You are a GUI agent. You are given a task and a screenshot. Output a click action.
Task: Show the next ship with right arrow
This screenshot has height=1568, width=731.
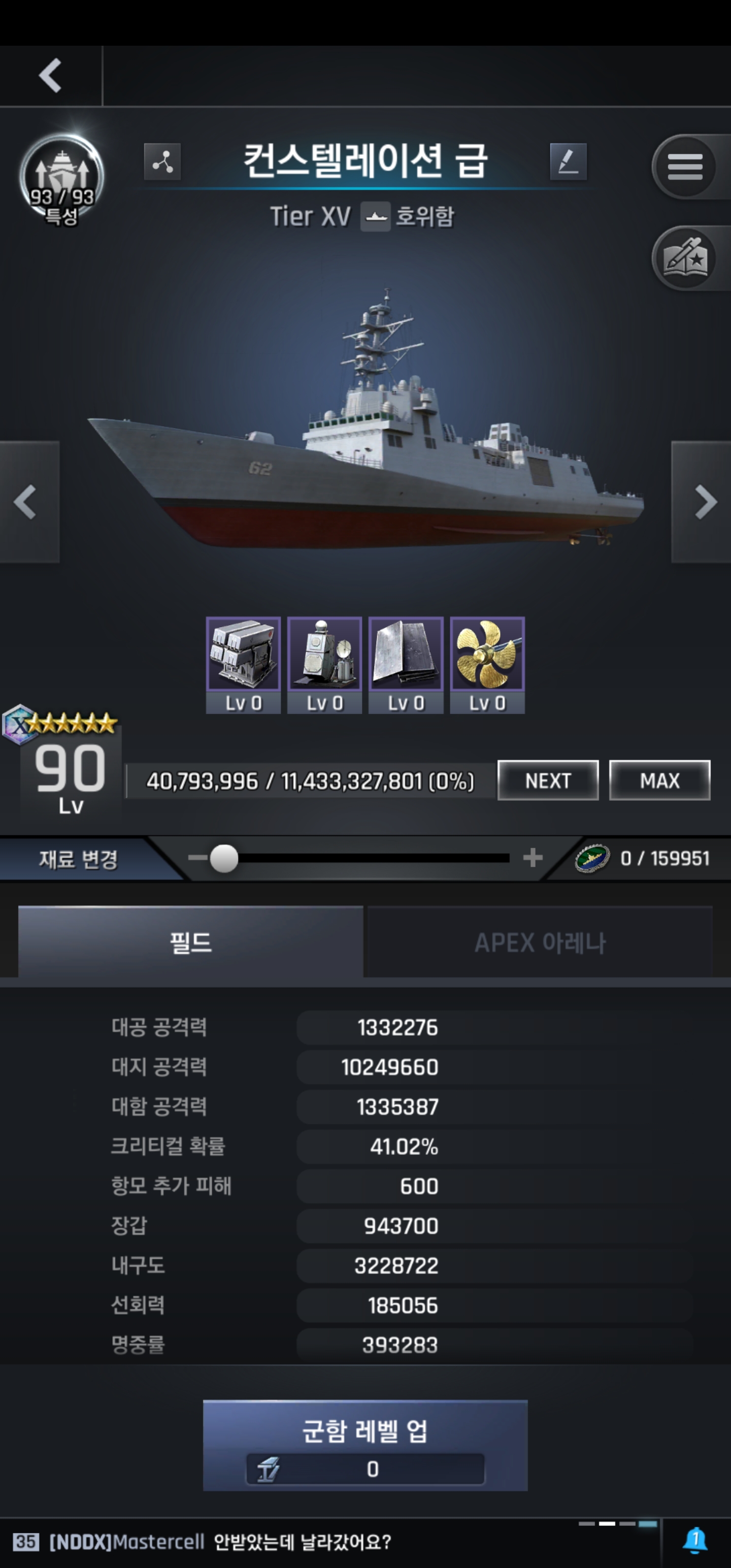click(704, 502)
